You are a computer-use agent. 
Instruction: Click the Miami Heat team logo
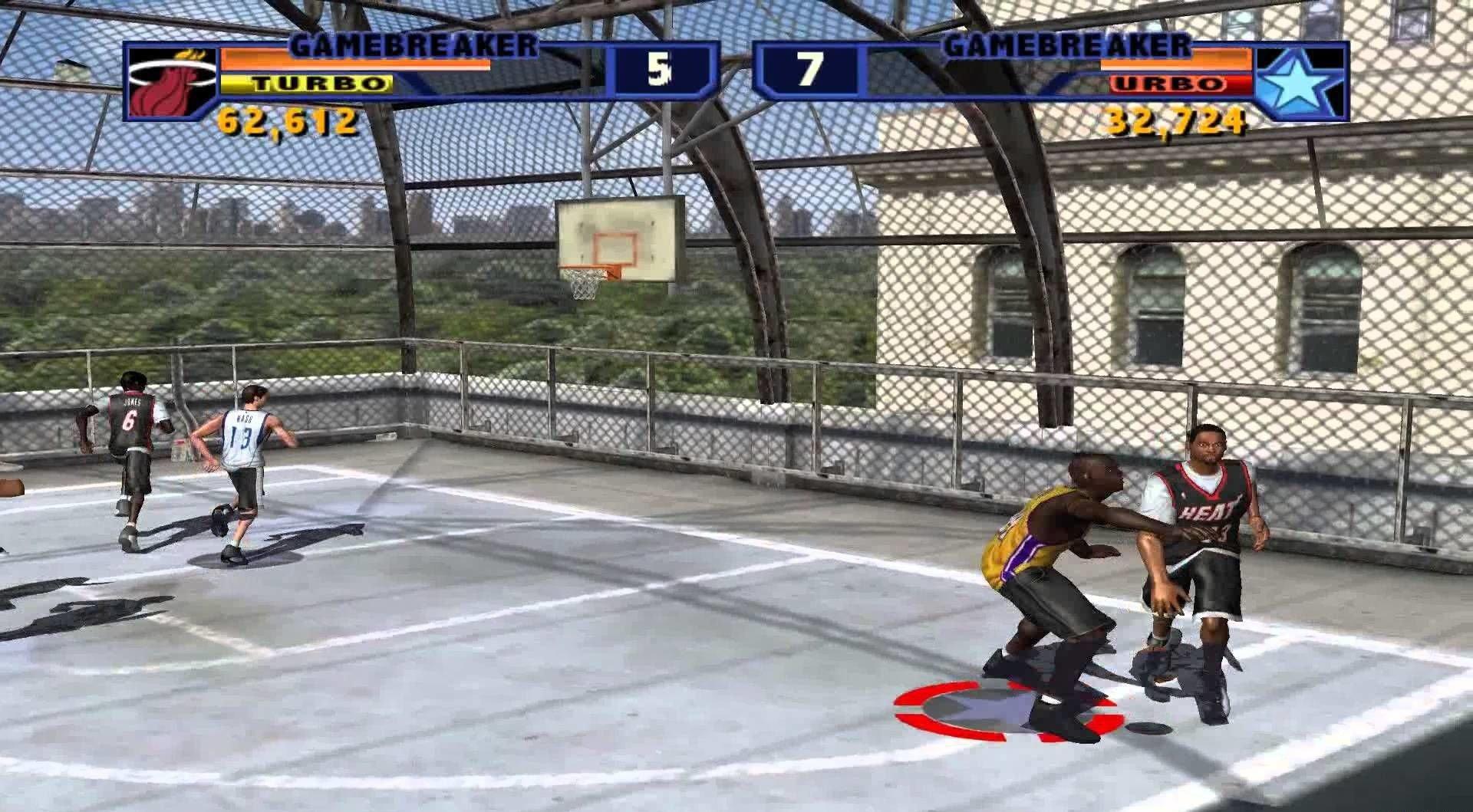[173, 81]
